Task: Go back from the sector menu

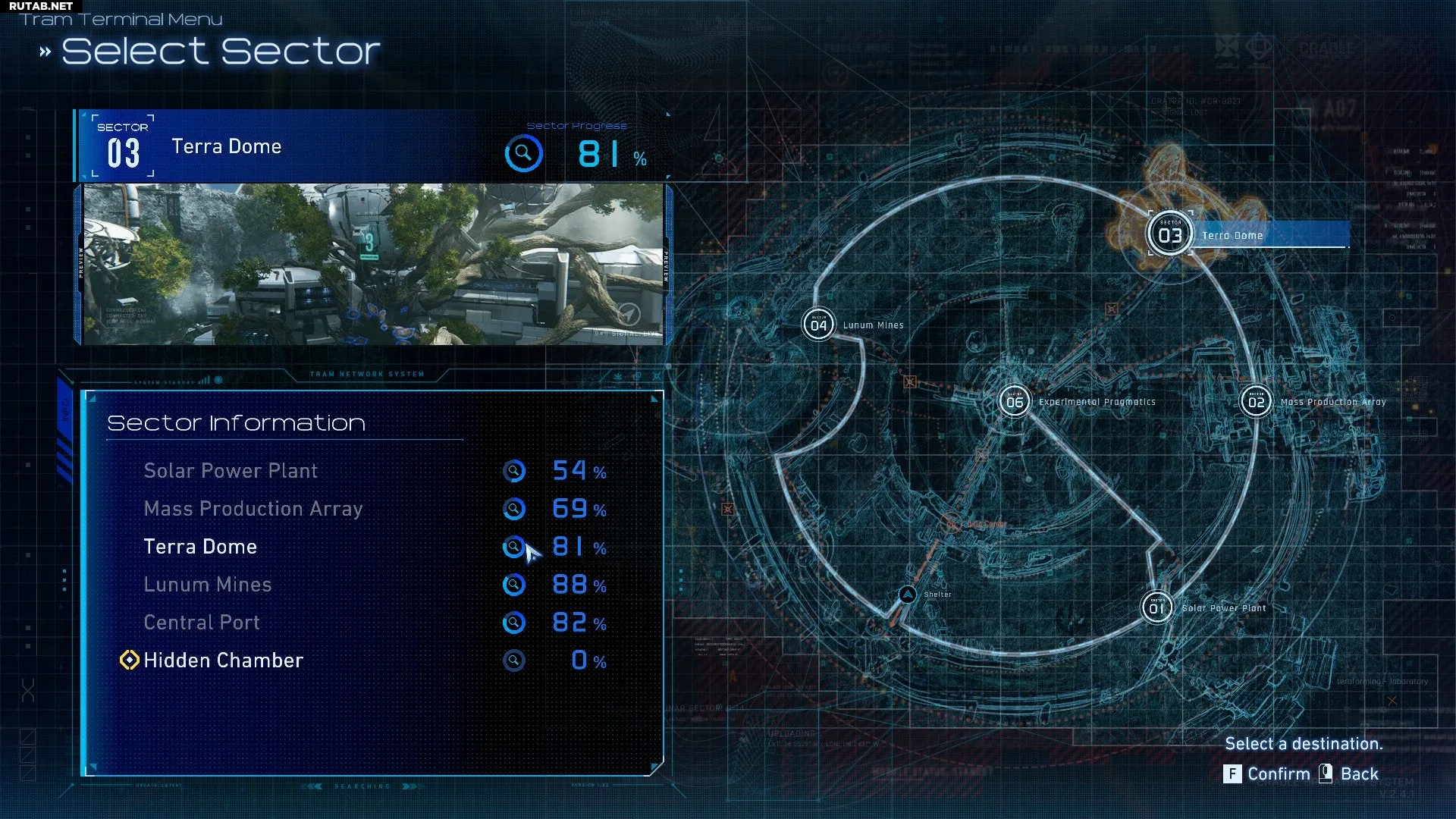Action: point(1350,774)
